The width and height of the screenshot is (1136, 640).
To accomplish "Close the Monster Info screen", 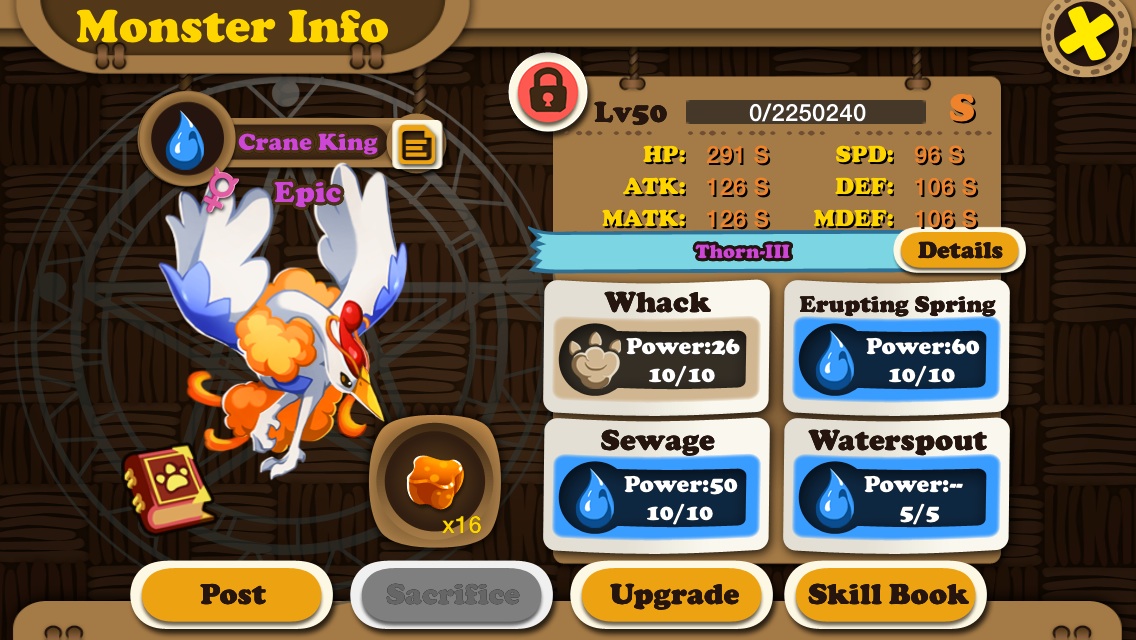I will [x=1088, y=37].
